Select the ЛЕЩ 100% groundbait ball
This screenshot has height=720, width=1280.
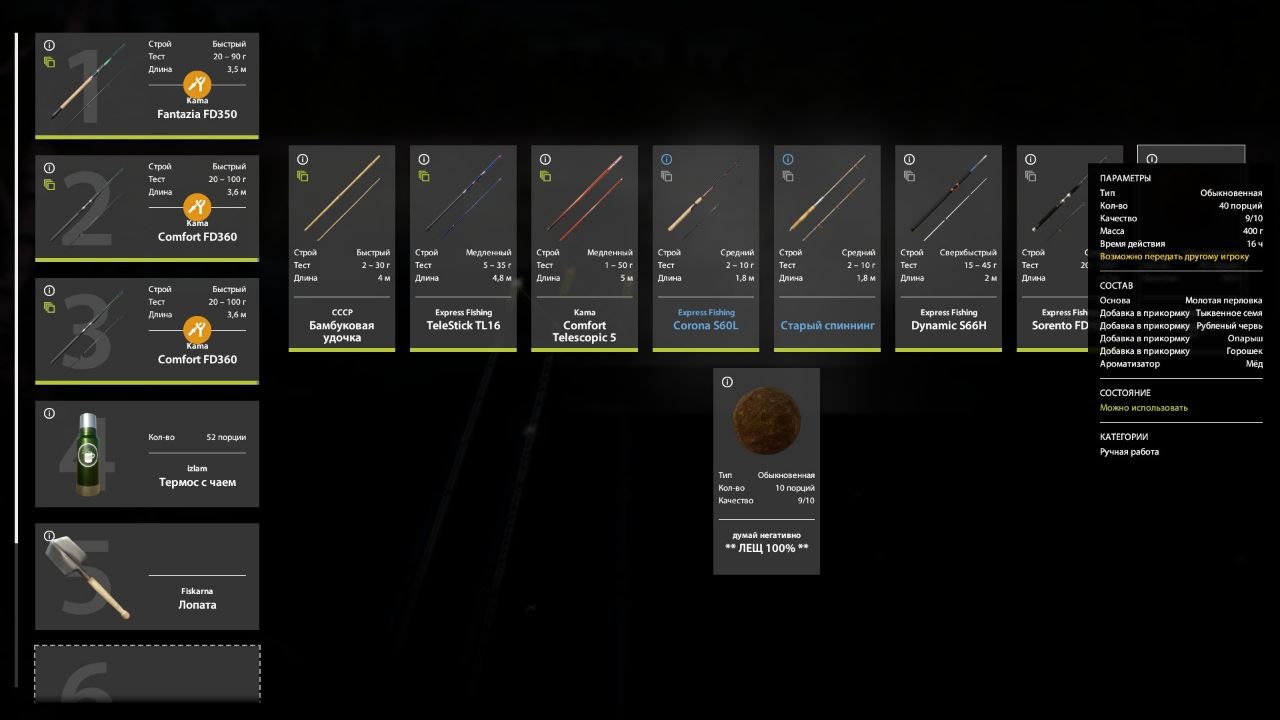coord(766,470)
